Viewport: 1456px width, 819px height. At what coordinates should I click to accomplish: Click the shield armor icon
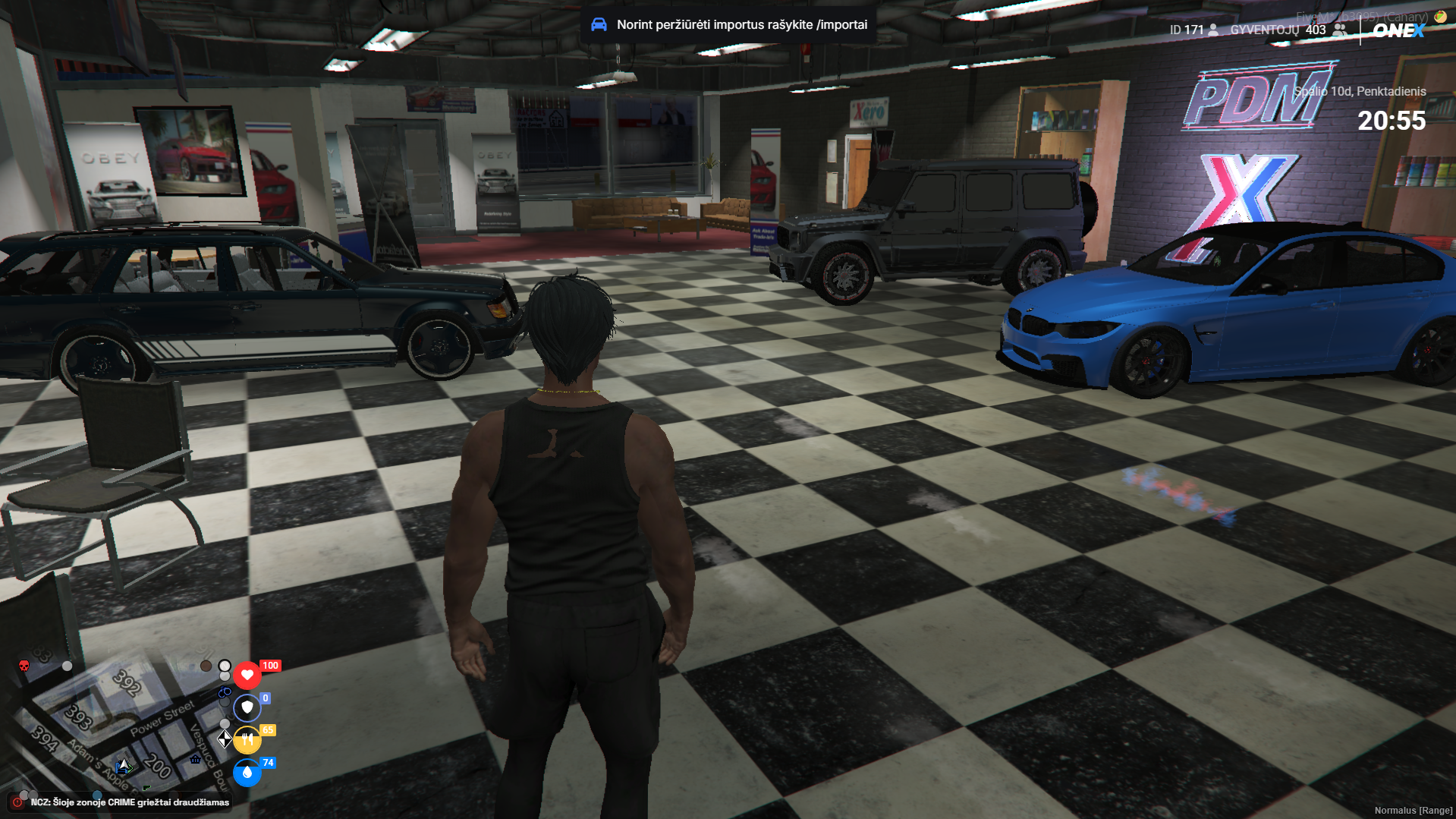247,707
